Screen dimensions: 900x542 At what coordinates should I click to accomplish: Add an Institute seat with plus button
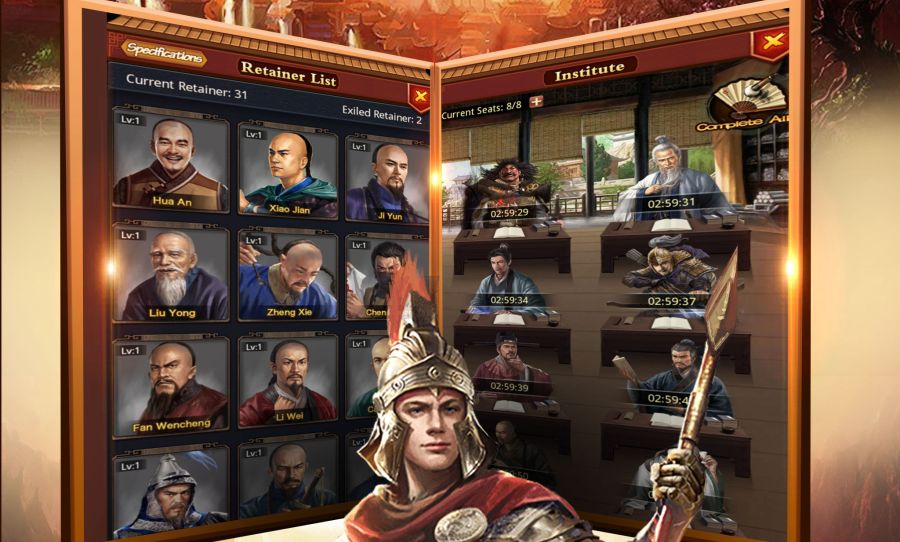[536, 101]
